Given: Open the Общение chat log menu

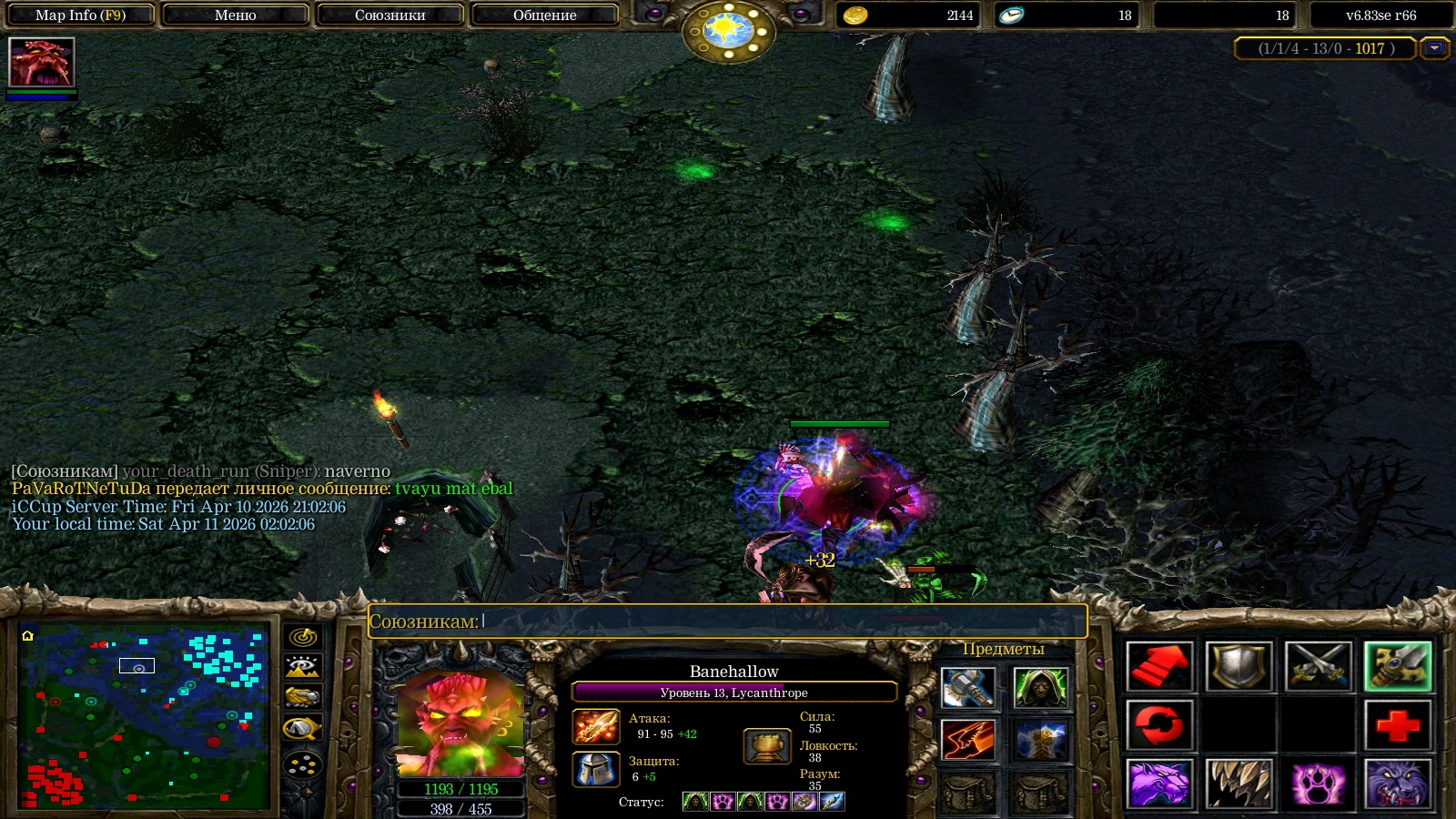Looking at the screenshot, I should point(544,15).
